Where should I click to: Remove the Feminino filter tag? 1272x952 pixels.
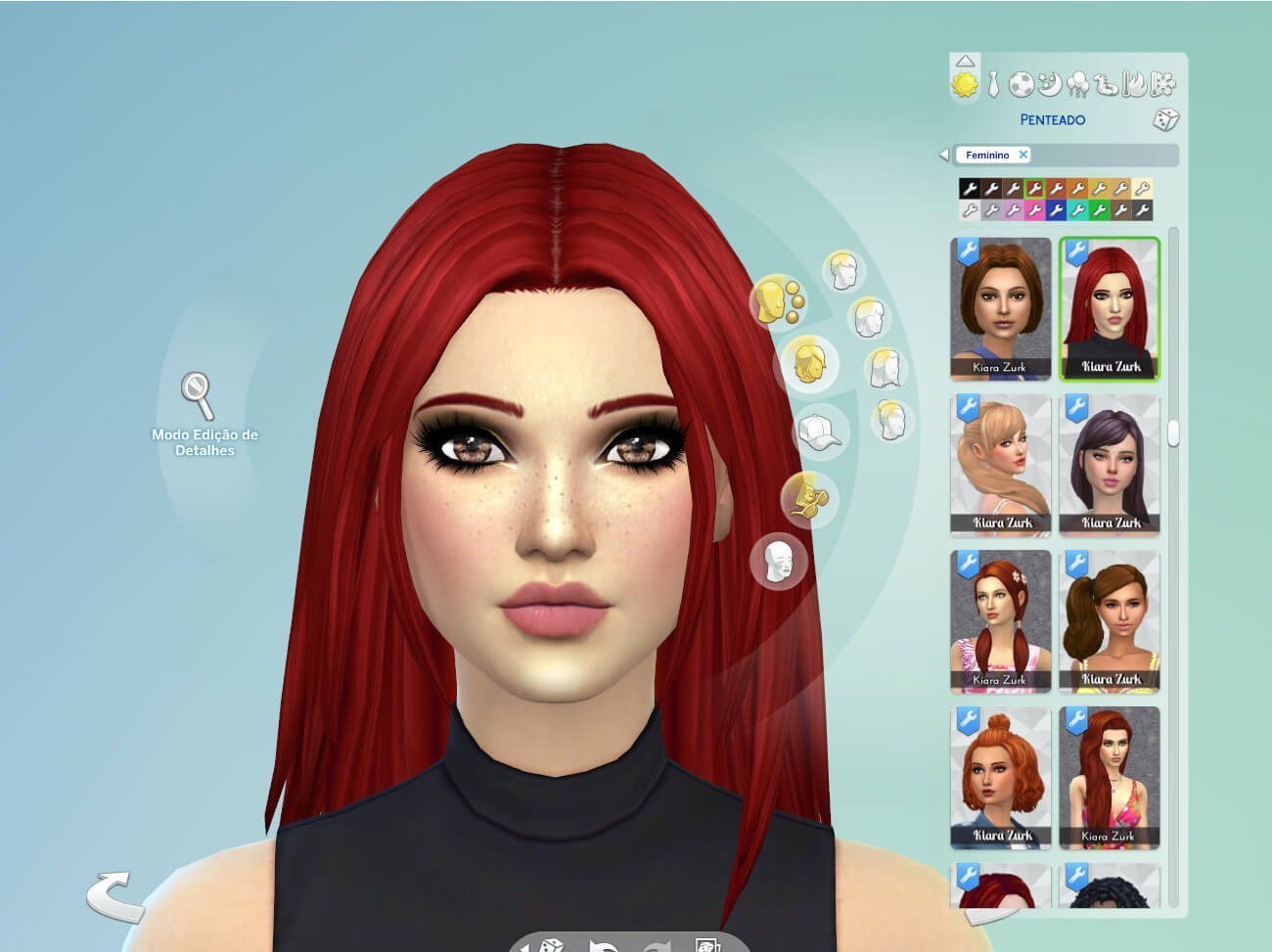(1023, 155)
